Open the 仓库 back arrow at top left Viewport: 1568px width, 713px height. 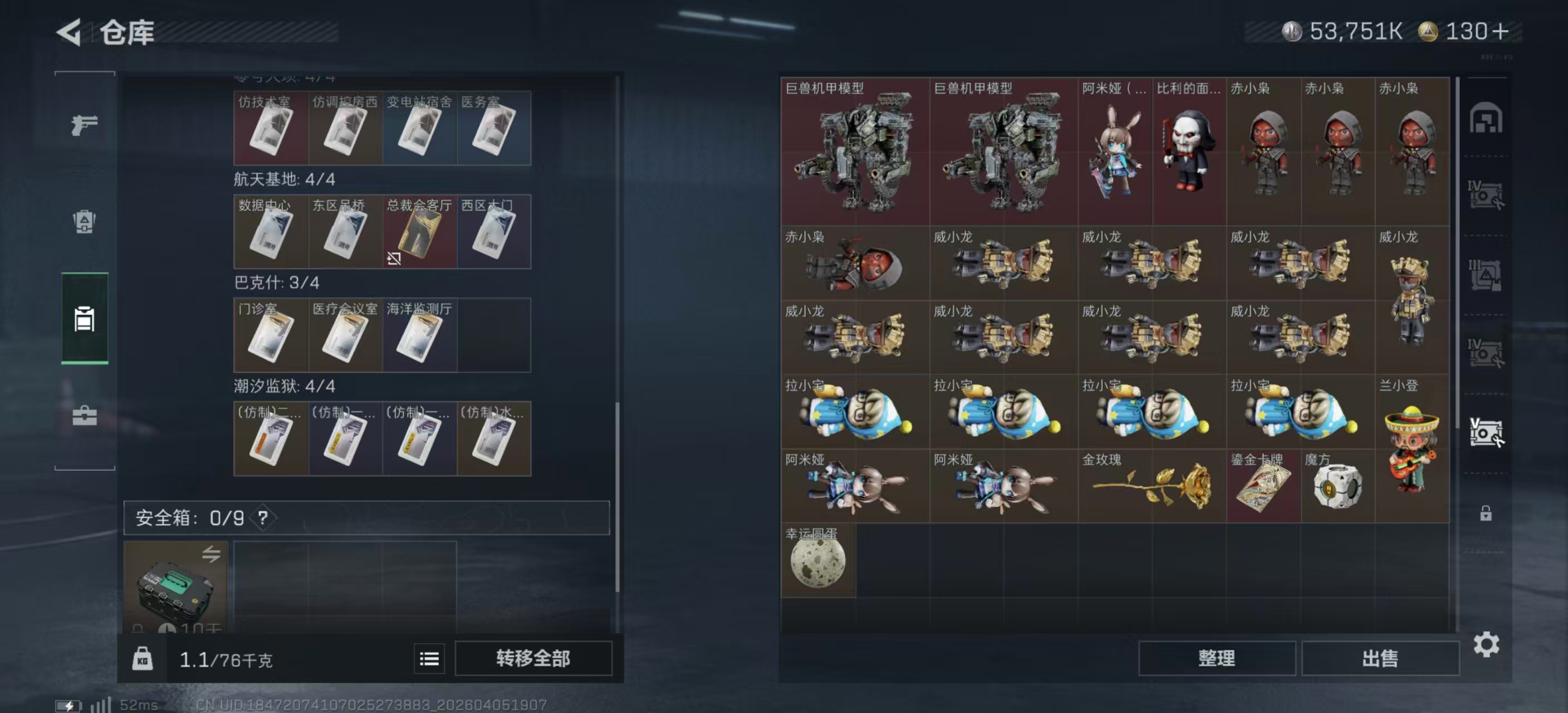click(x=69, y=32)
